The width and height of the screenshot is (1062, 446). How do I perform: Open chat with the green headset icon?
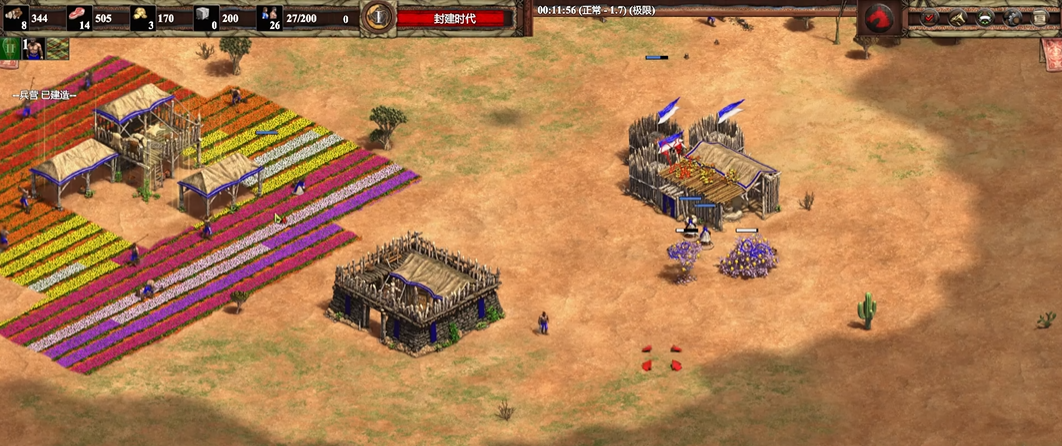point(985,17)
